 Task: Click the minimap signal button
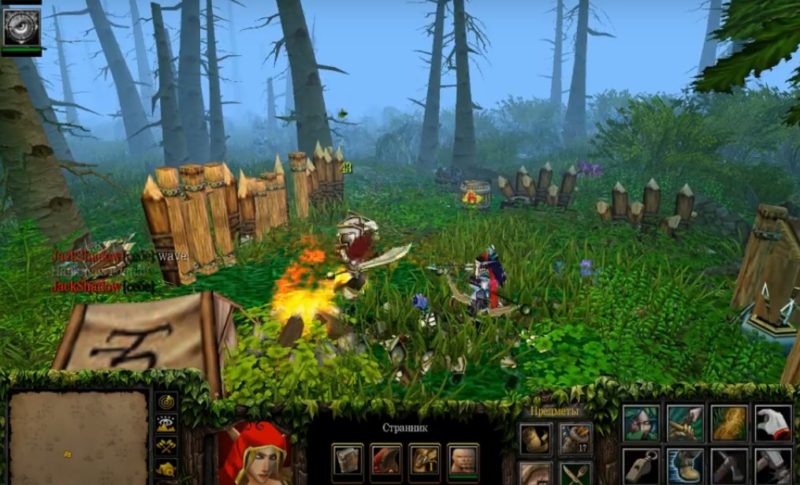166,401
